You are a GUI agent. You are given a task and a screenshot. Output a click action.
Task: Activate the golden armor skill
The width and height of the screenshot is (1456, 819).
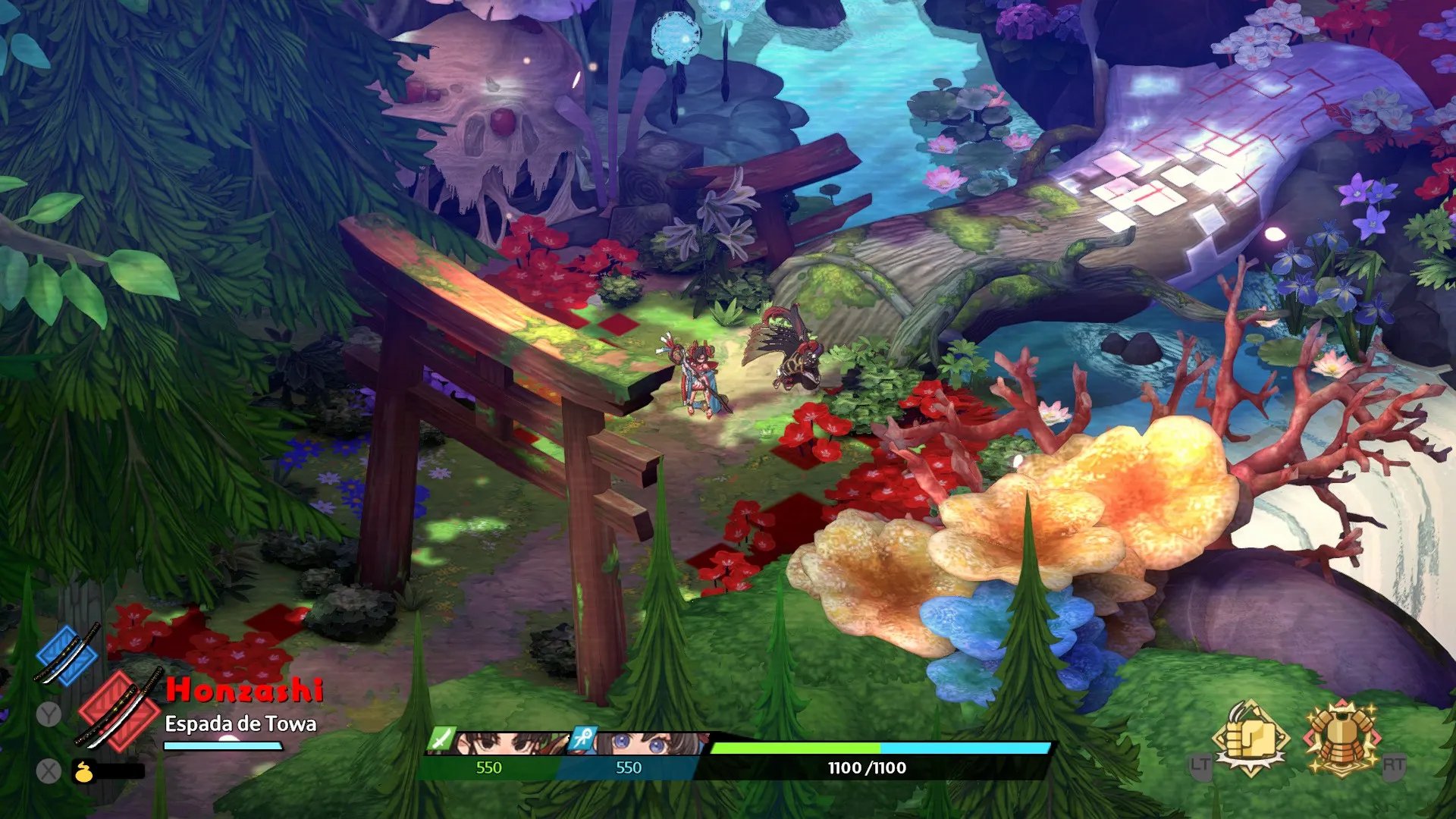[x=1342, y=738]
